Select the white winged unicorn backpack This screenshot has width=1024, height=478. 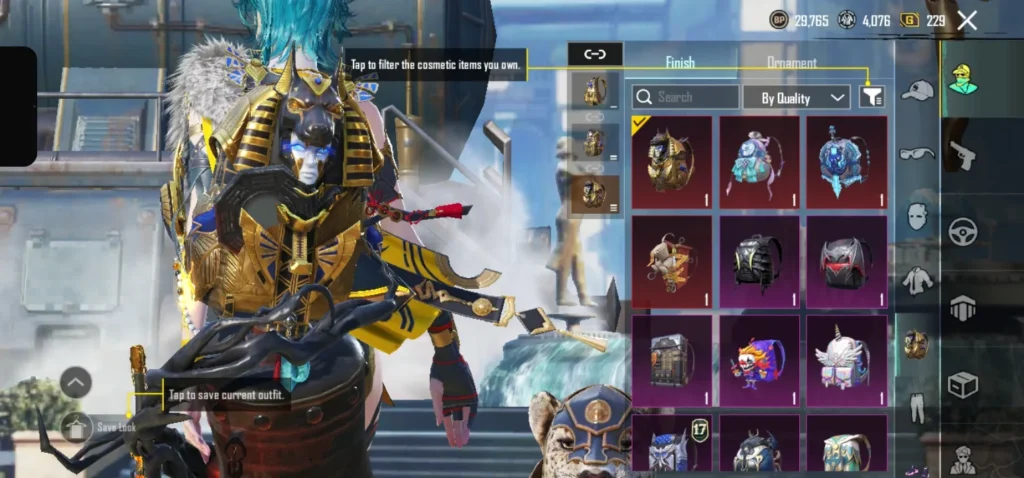tap(846, 360)
